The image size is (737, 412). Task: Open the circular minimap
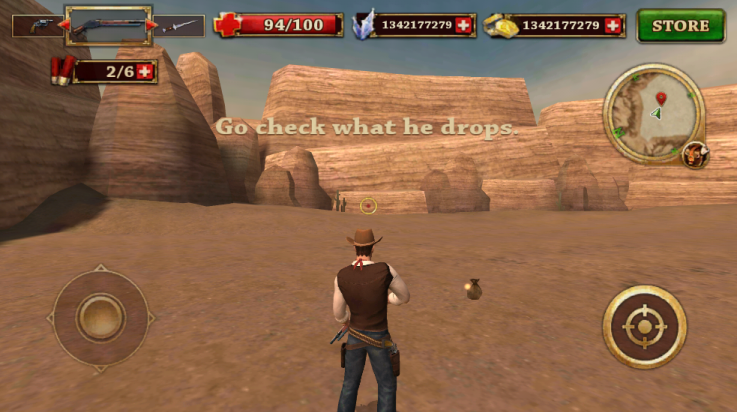(654, 113)
